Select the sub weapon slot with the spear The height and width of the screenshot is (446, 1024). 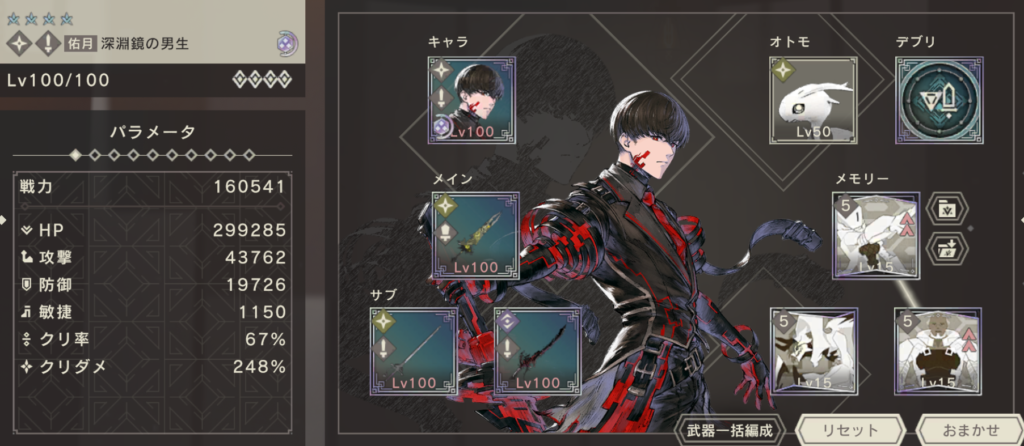click(413, 349)
